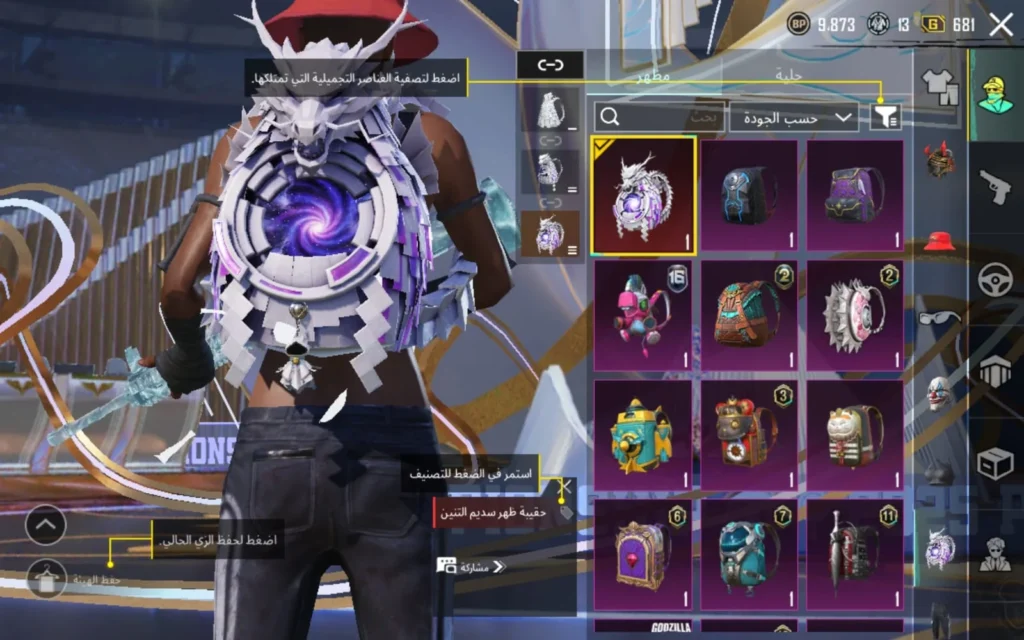Close the inventory screen with the X
The height and width of the screenshot is (640, 1024).
(x=1000, y=25)
